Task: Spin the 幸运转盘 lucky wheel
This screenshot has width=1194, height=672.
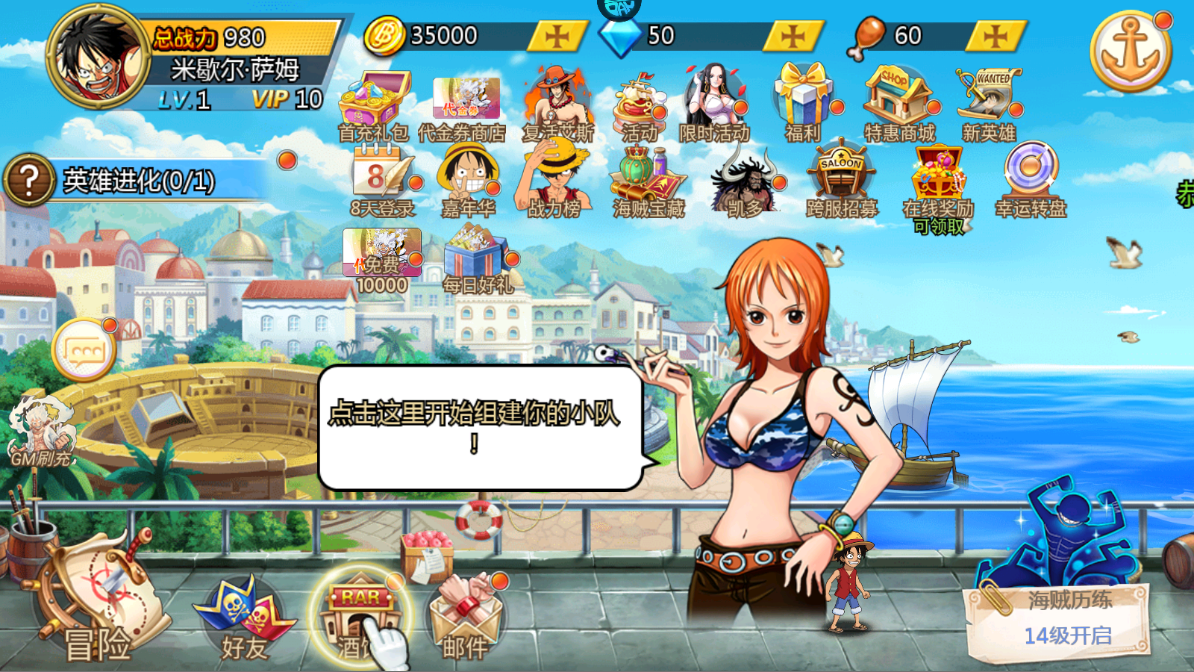Action: [1031, 178]
